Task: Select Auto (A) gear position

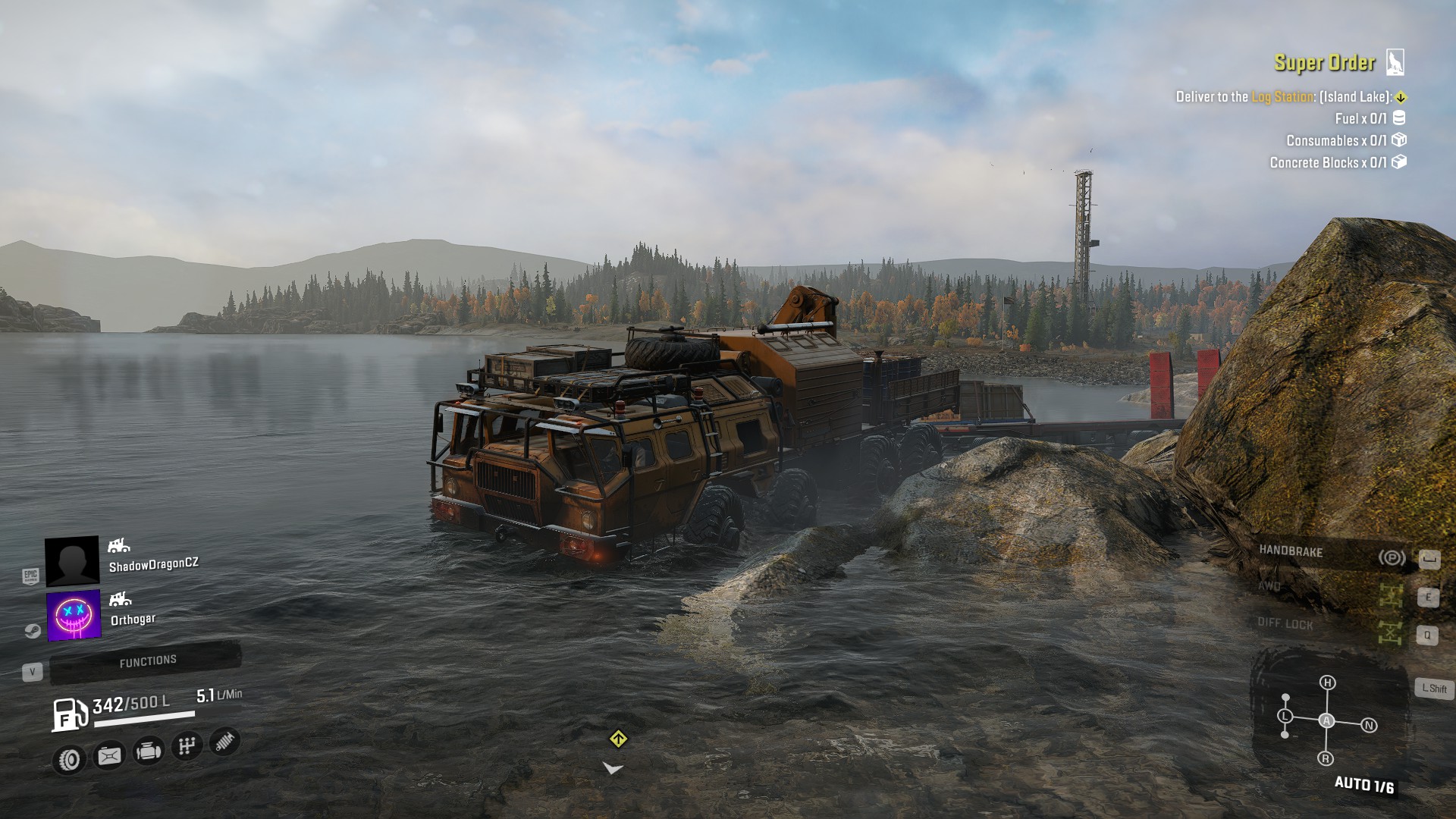Action: (x=1326, y=720)
